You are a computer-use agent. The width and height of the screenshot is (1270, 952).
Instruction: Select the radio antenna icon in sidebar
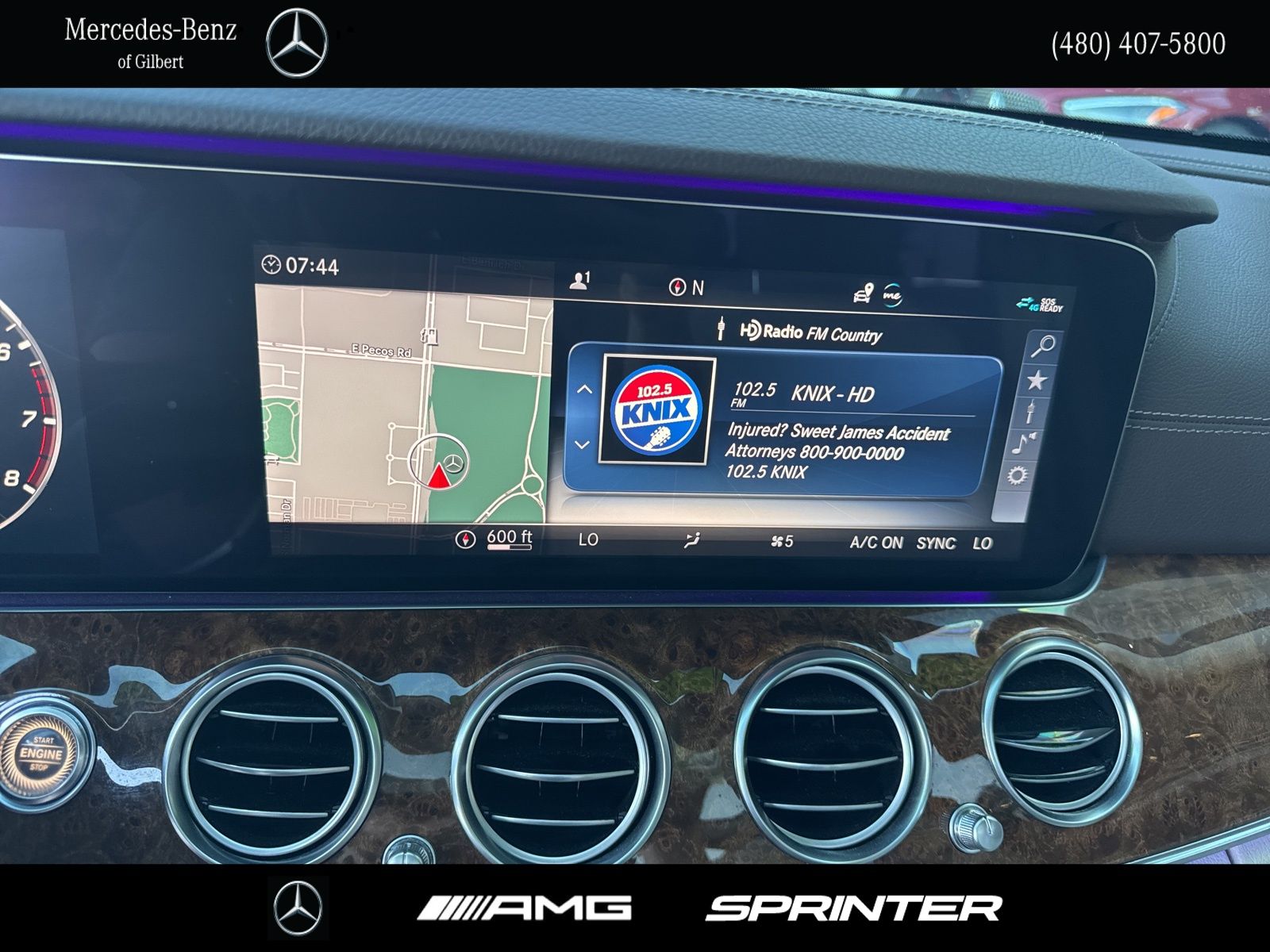tap(1030, 413)
